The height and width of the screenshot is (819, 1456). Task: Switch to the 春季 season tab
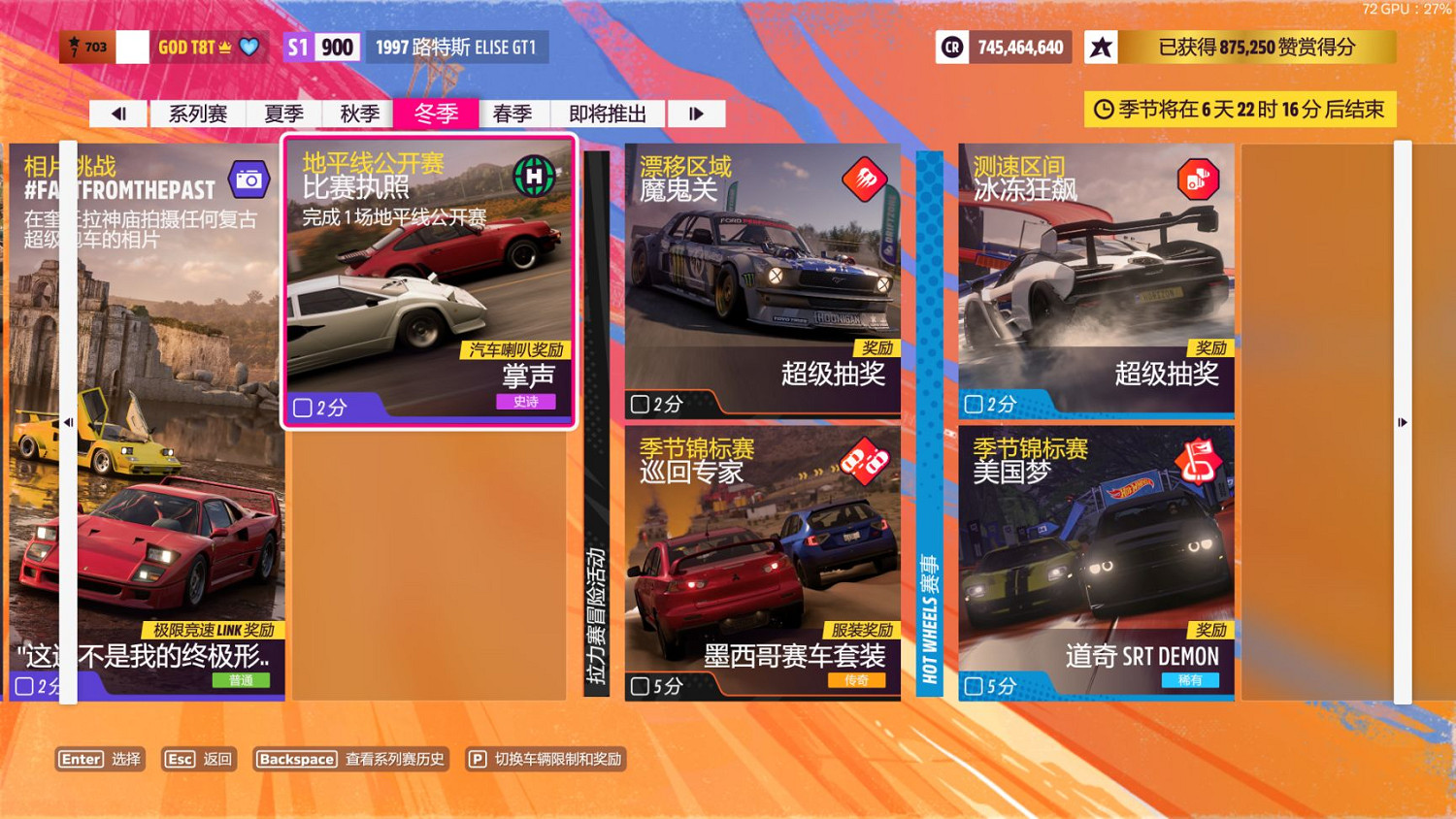coord(513,114)
